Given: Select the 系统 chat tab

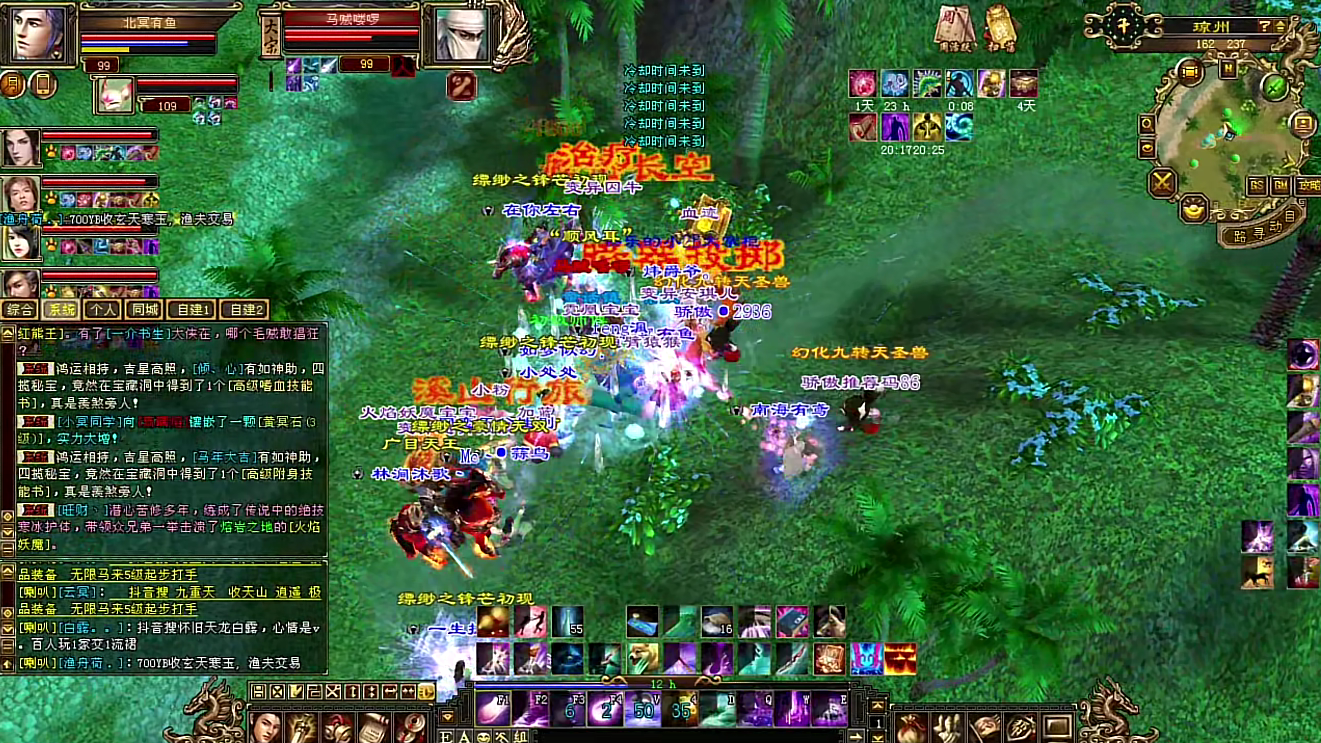Looking at the screenshot, I should pos(62,310).
